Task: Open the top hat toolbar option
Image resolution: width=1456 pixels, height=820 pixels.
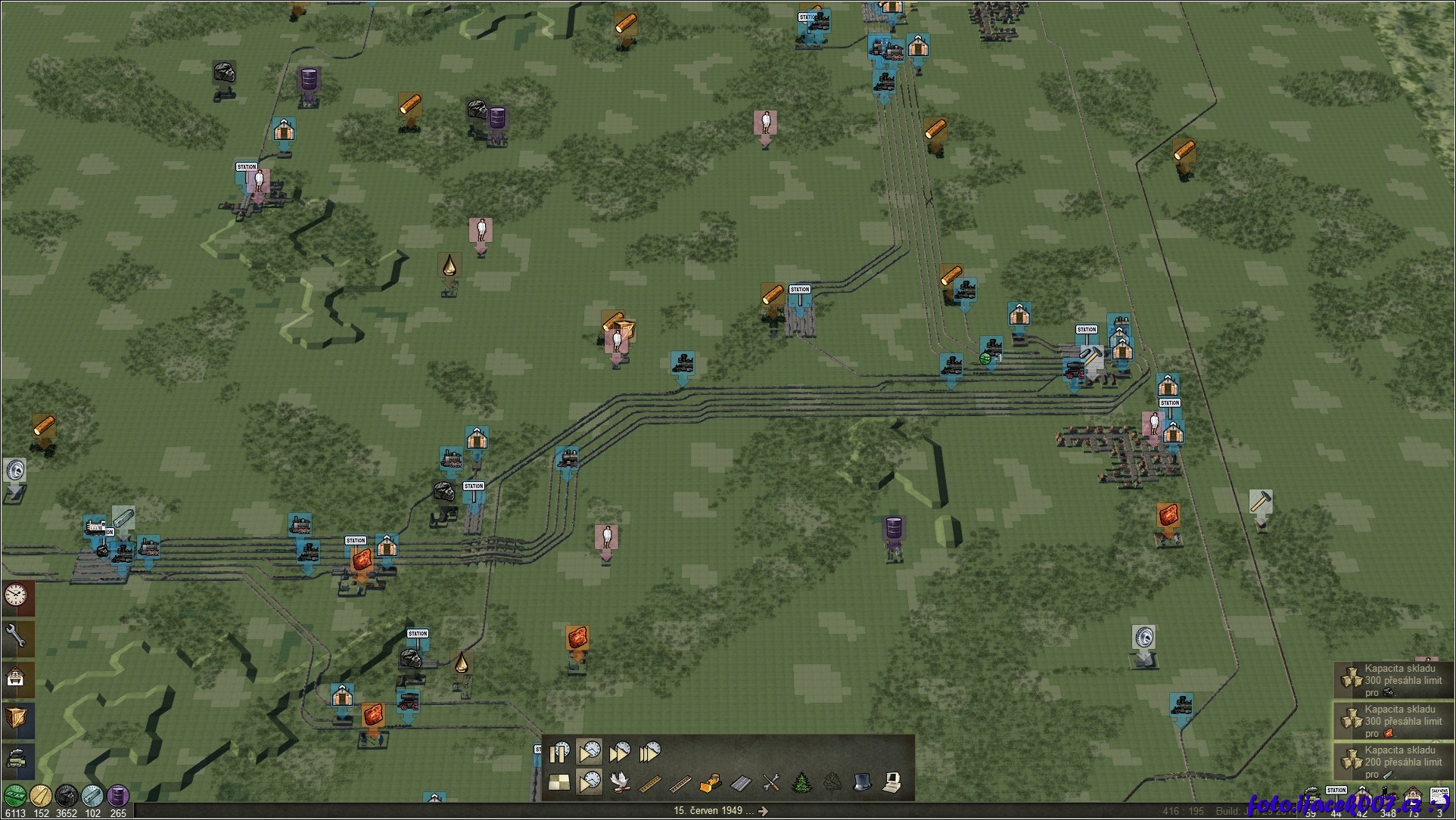Action: tap(862, 783)
